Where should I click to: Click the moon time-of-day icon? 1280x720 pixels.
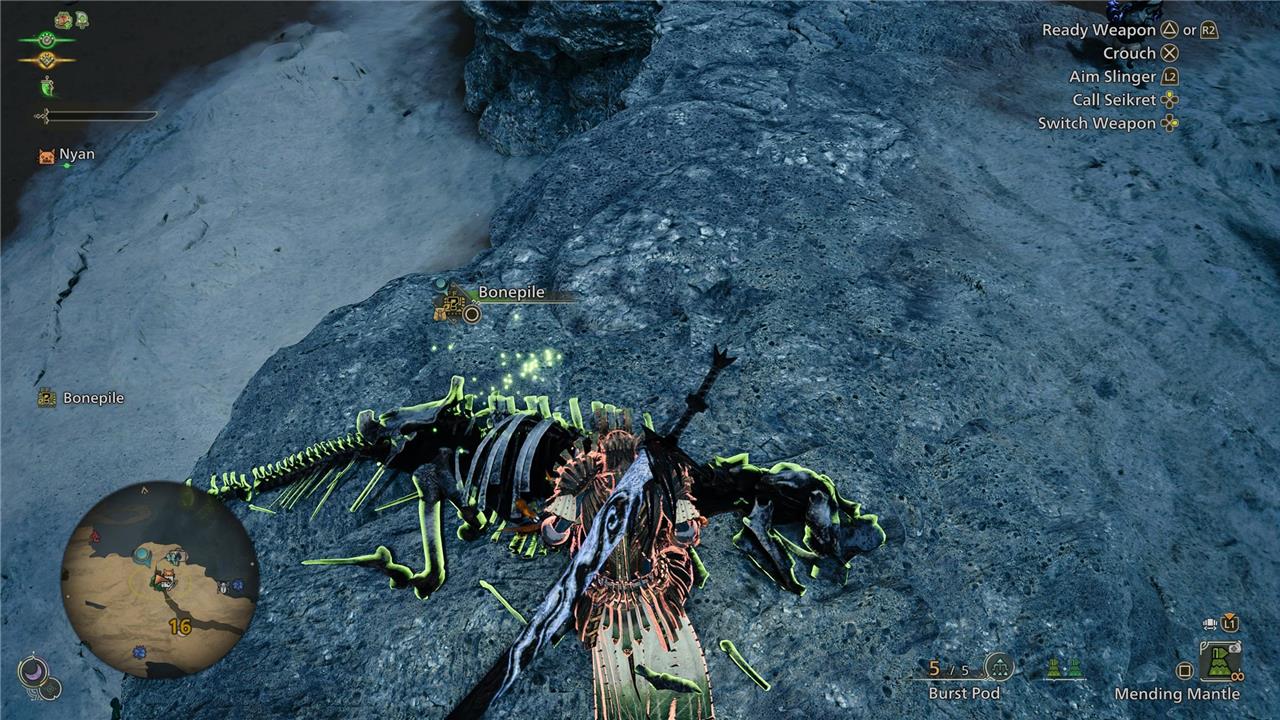32,672
